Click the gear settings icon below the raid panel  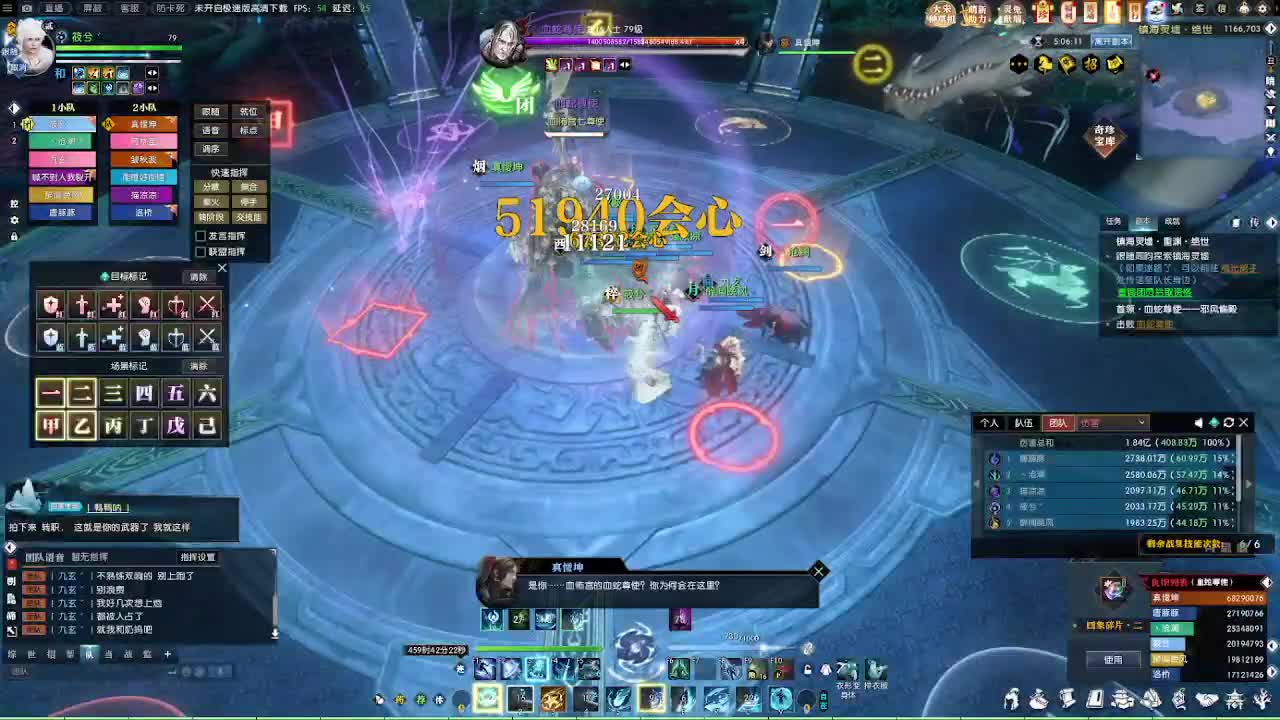[x=14, y=221]
